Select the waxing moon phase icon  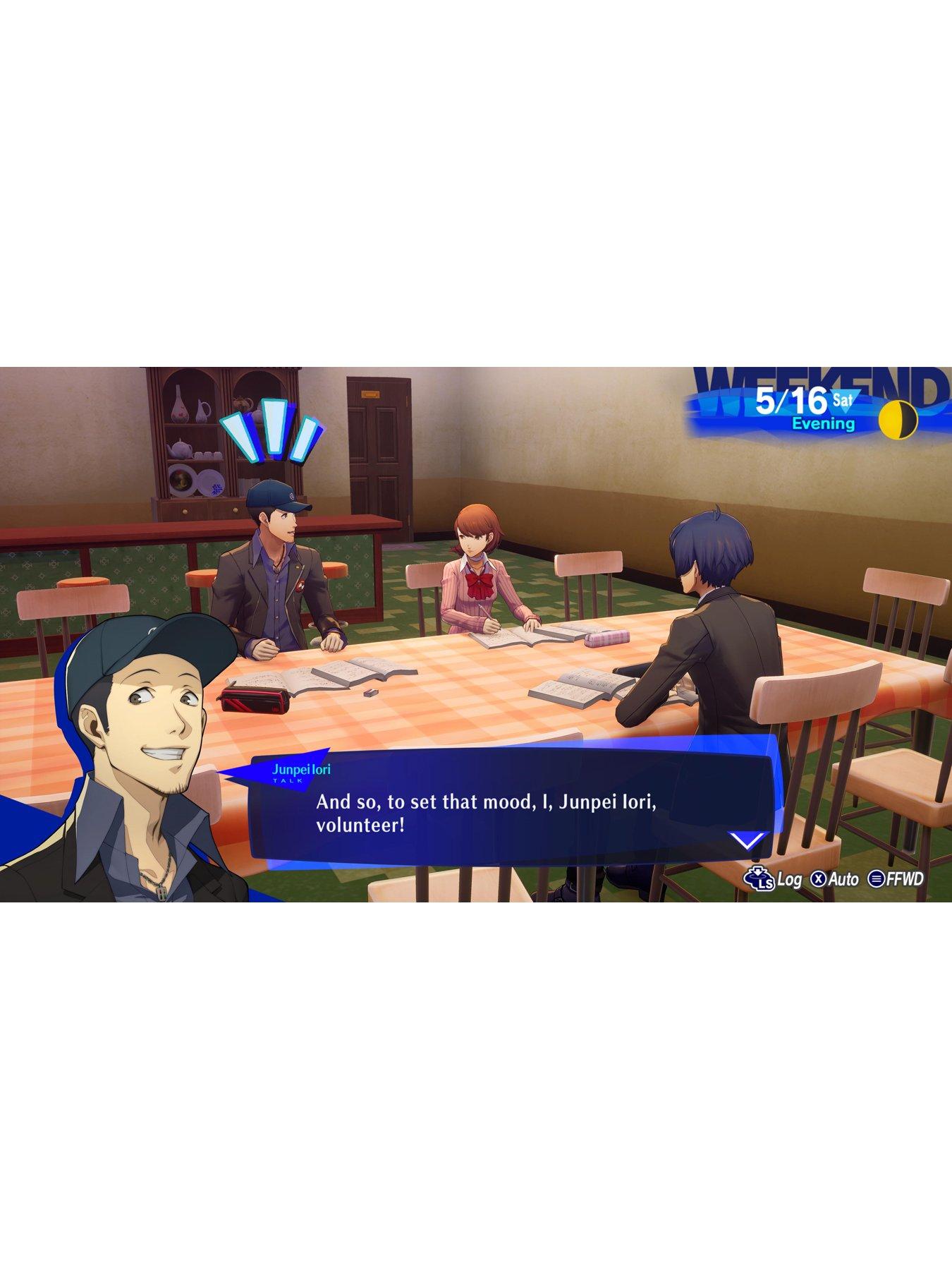pos(900,420)
